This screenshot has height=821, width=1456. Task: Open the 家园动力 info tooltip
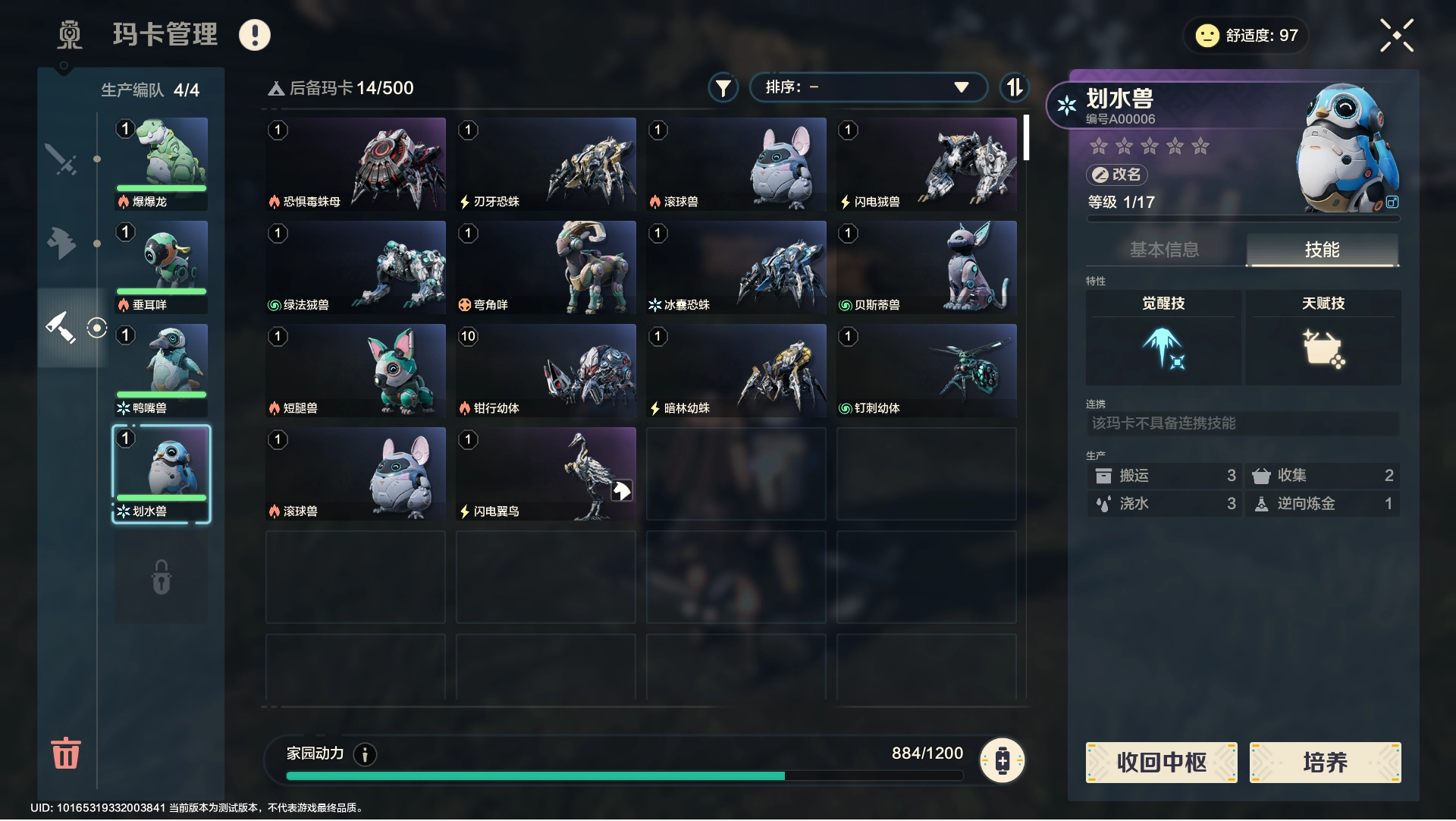coord(365,754)
